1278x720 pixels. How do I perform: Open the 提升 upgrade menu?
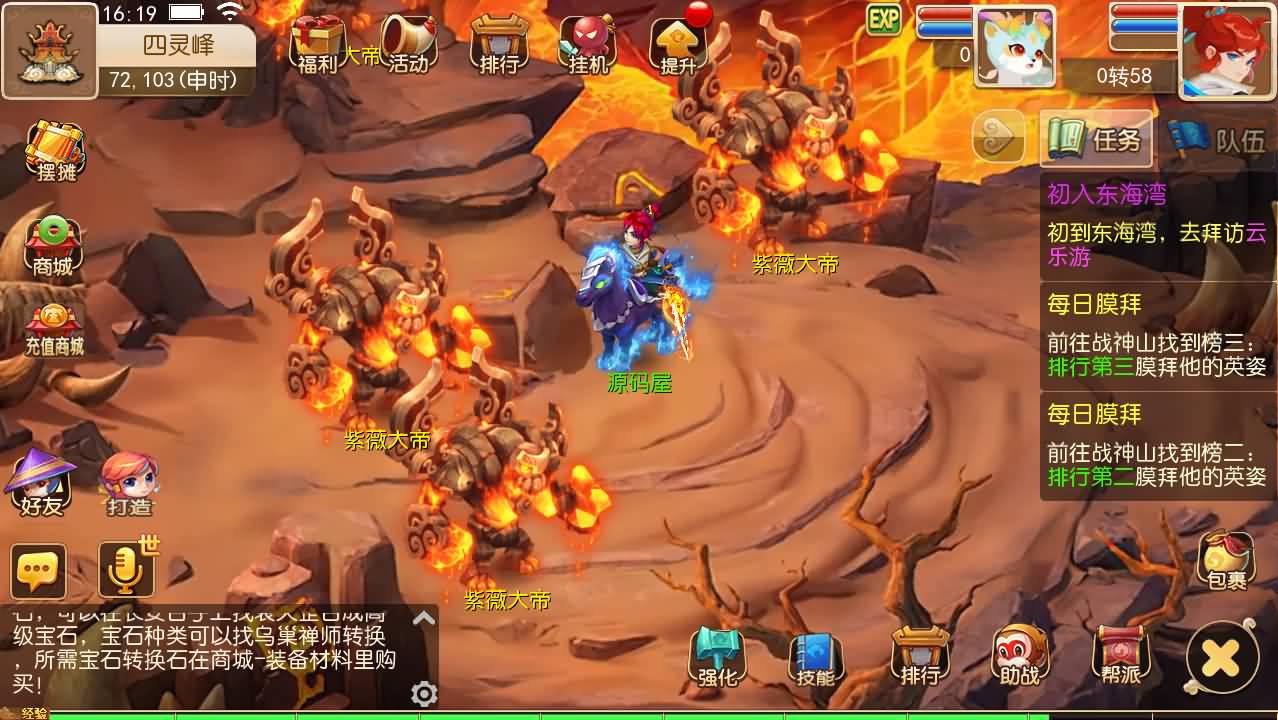pos(679,45)
